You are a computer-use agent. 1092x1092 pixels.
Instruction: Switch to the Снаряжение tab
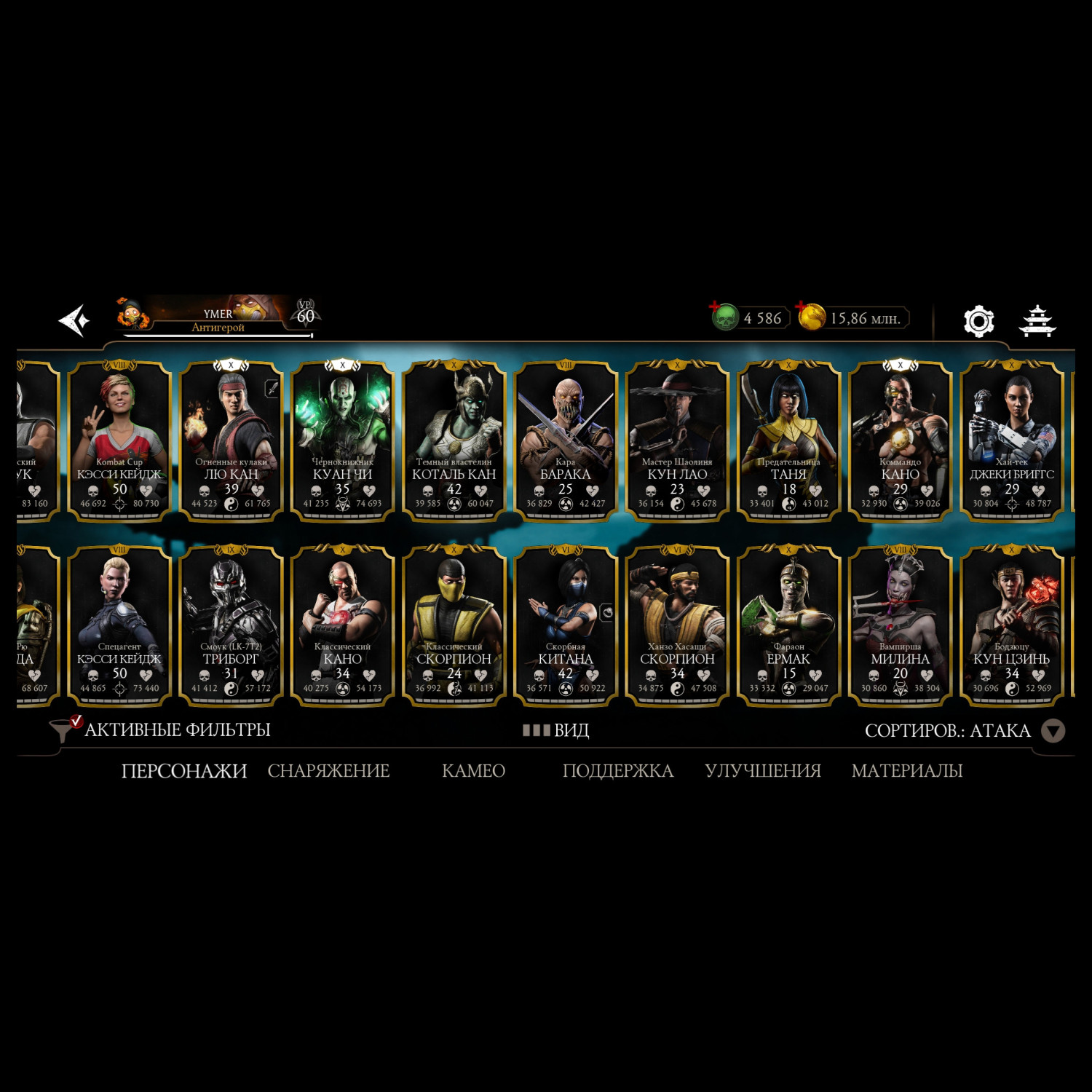tap(328, 771)
